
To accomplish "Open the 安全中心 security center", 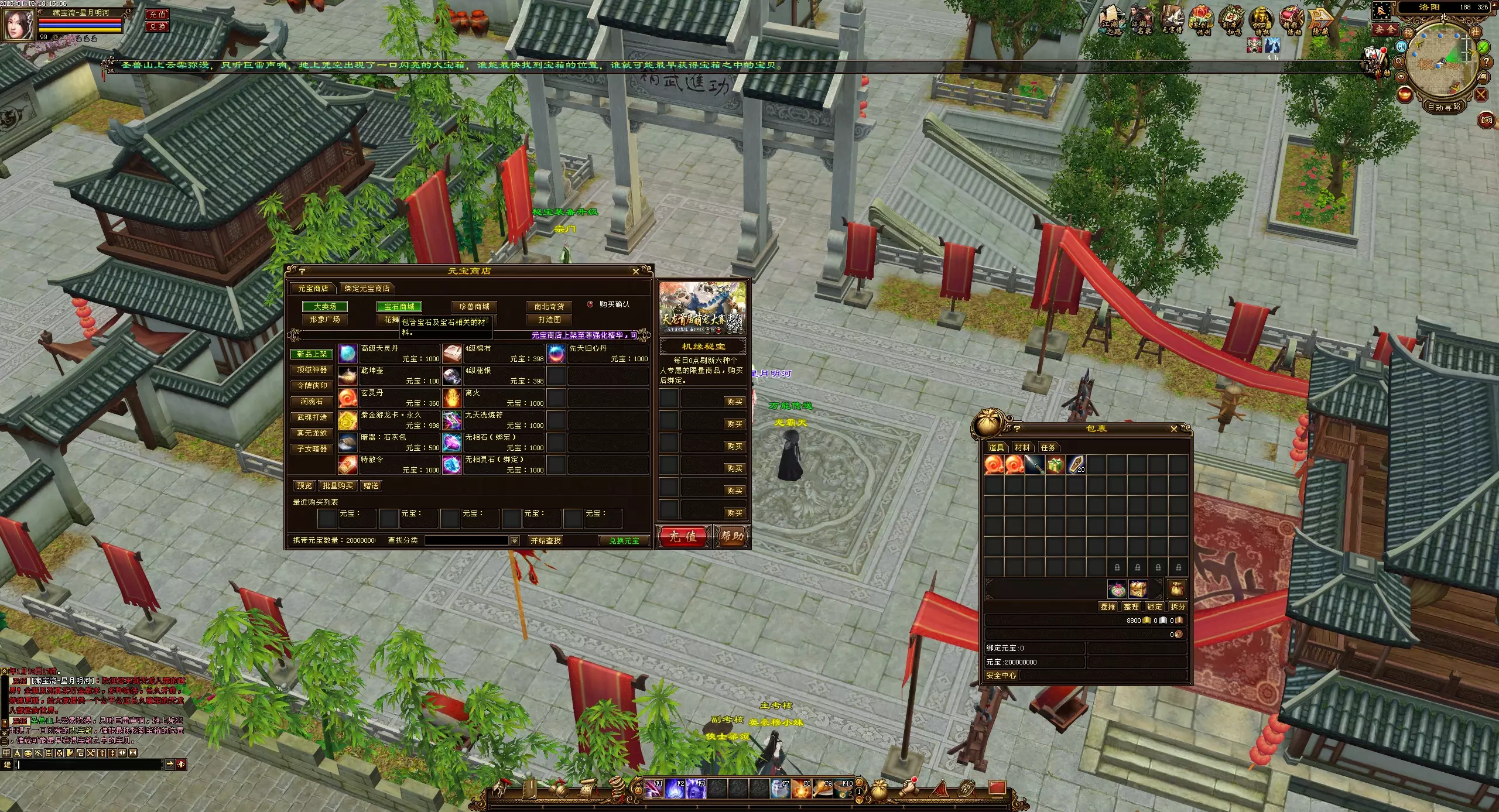I will pyautogui.click(x=1001, y=676).
